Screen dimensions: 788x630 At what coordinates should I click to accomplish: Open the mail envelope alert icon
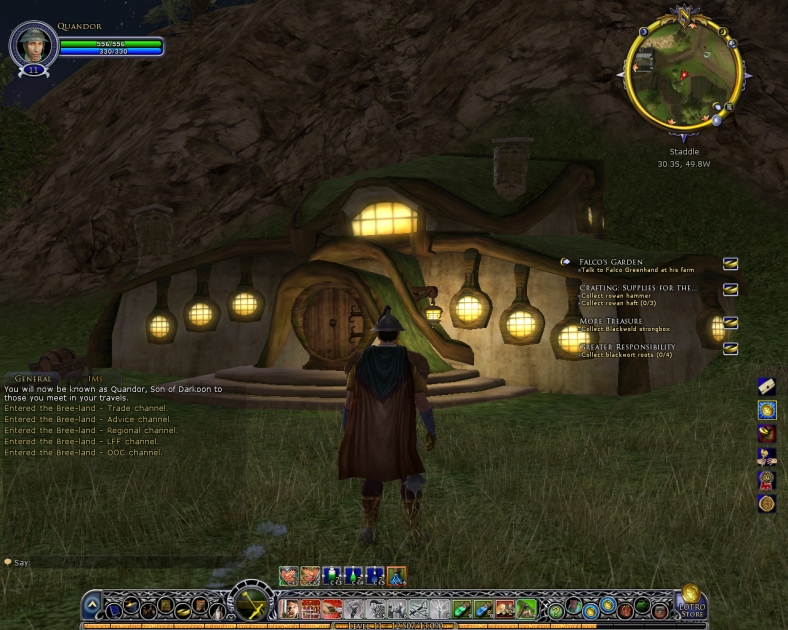click(x=767, y=386)
